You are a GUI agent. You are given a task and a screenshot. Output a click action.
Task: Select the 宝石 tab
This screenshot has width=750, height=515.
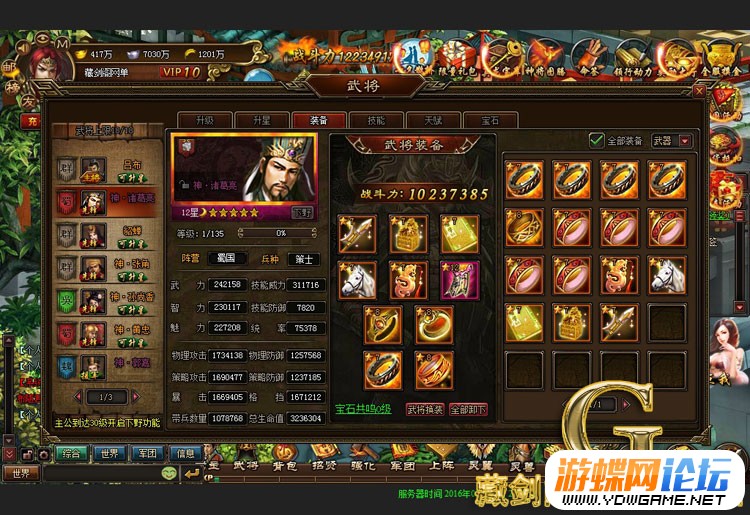pyautogui.click(x=490, y=119)
